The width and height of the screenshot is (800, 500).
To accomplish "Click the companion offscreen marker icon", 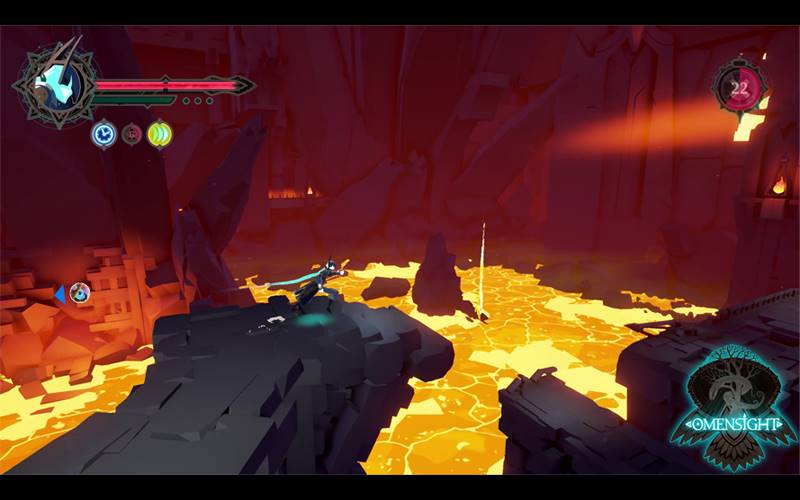I will pyautogui.click(x=79, y=293).
